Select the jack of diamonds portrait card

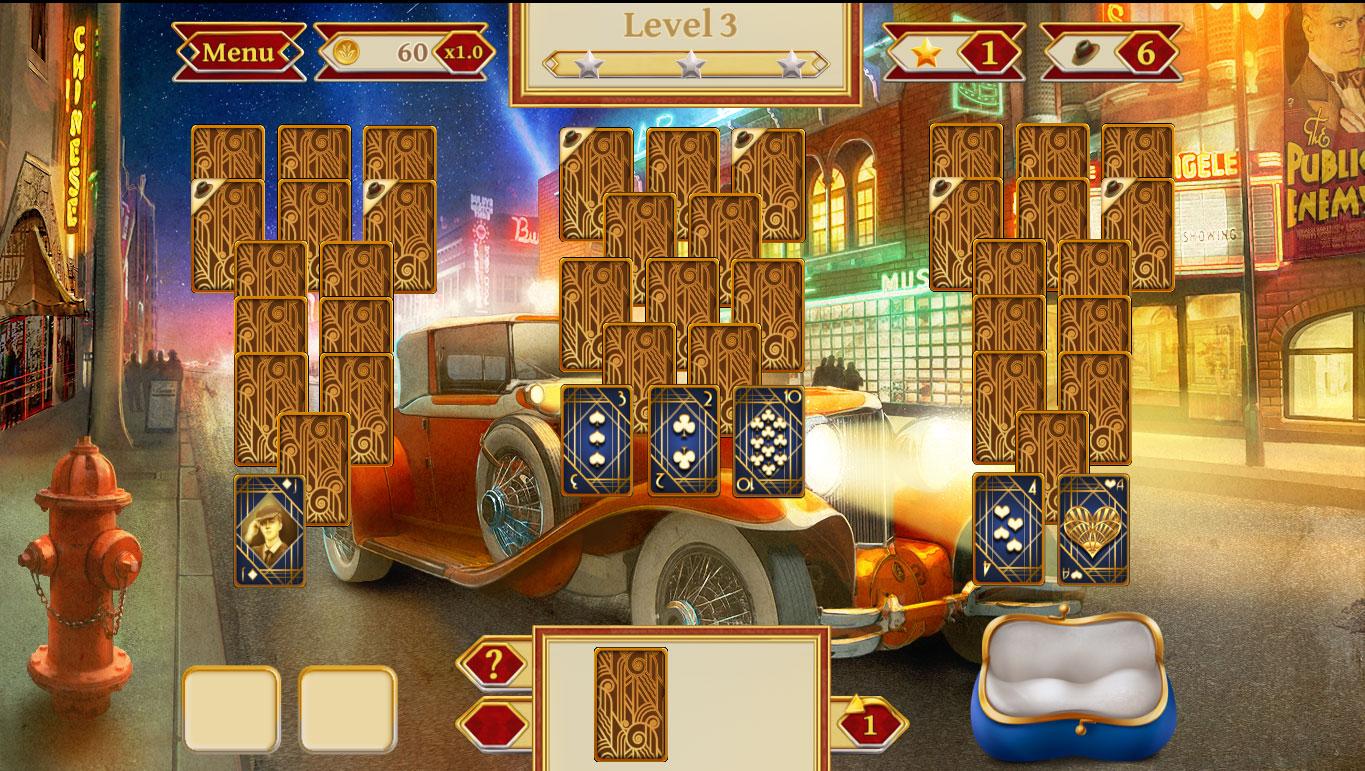click(x=269, y=531)
